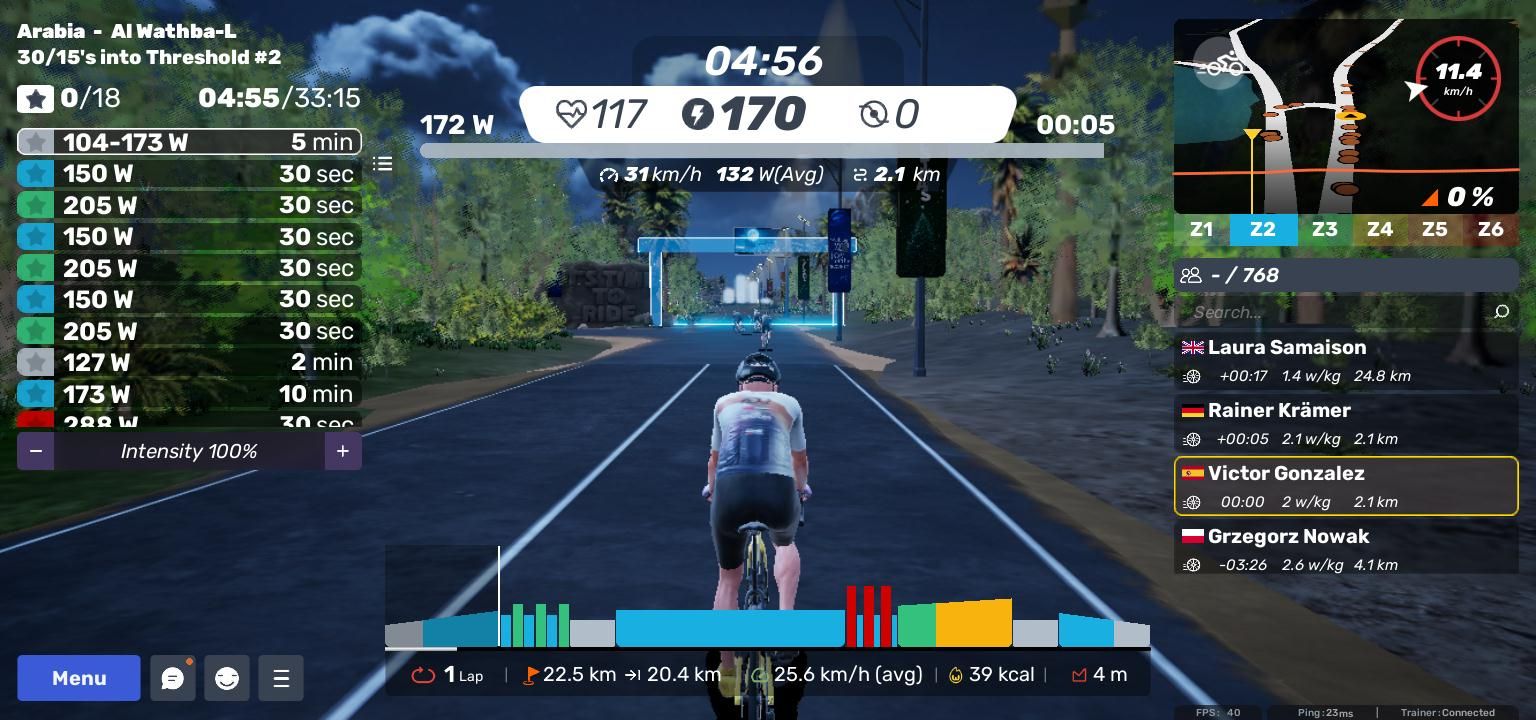Select rider Victor Gonzalez in the list
The height and width of the screenshot is (720, 1536).
click(x=1346, y=487)
